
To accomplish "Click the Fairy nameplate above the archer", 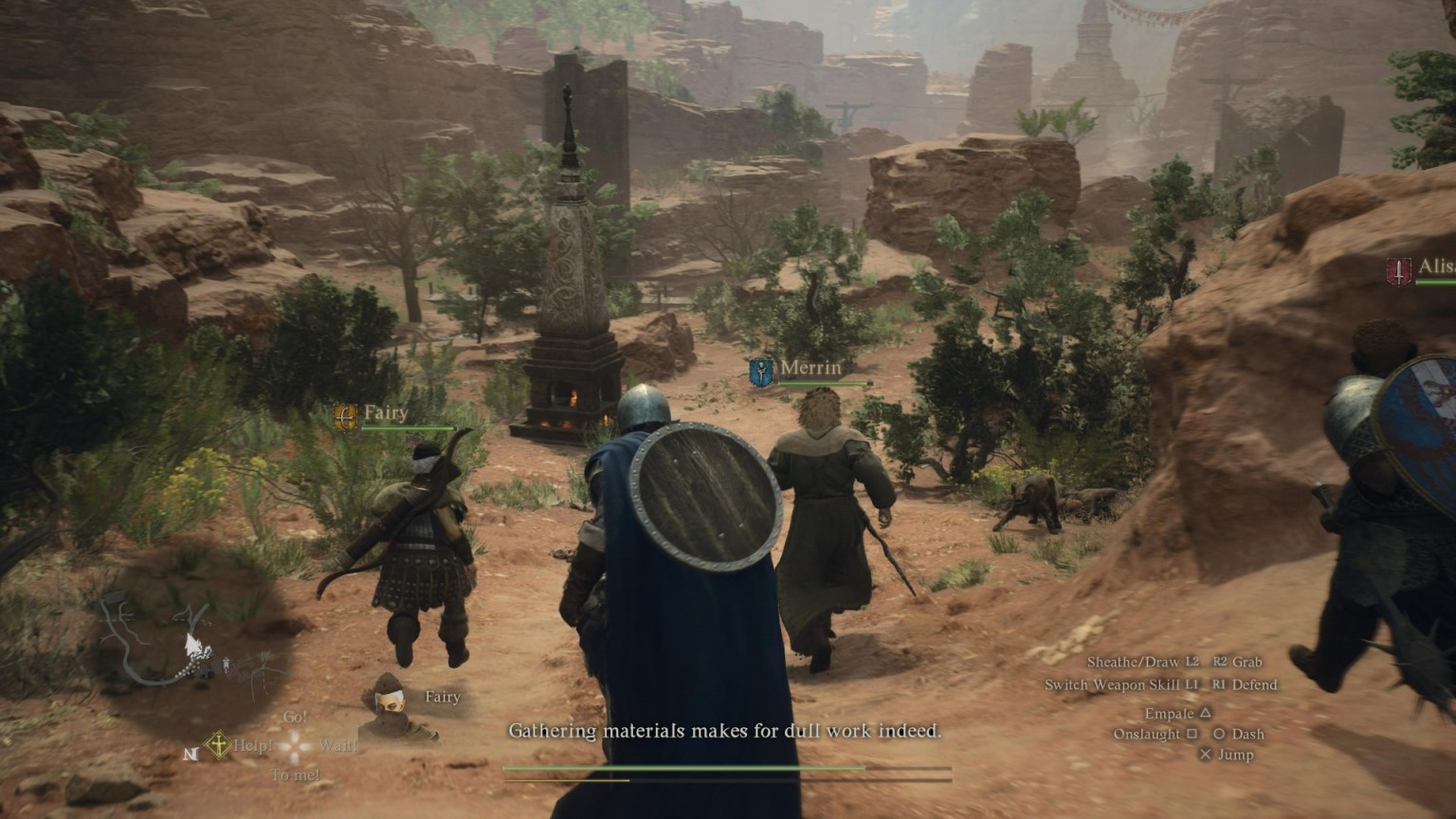I will 385,412.
